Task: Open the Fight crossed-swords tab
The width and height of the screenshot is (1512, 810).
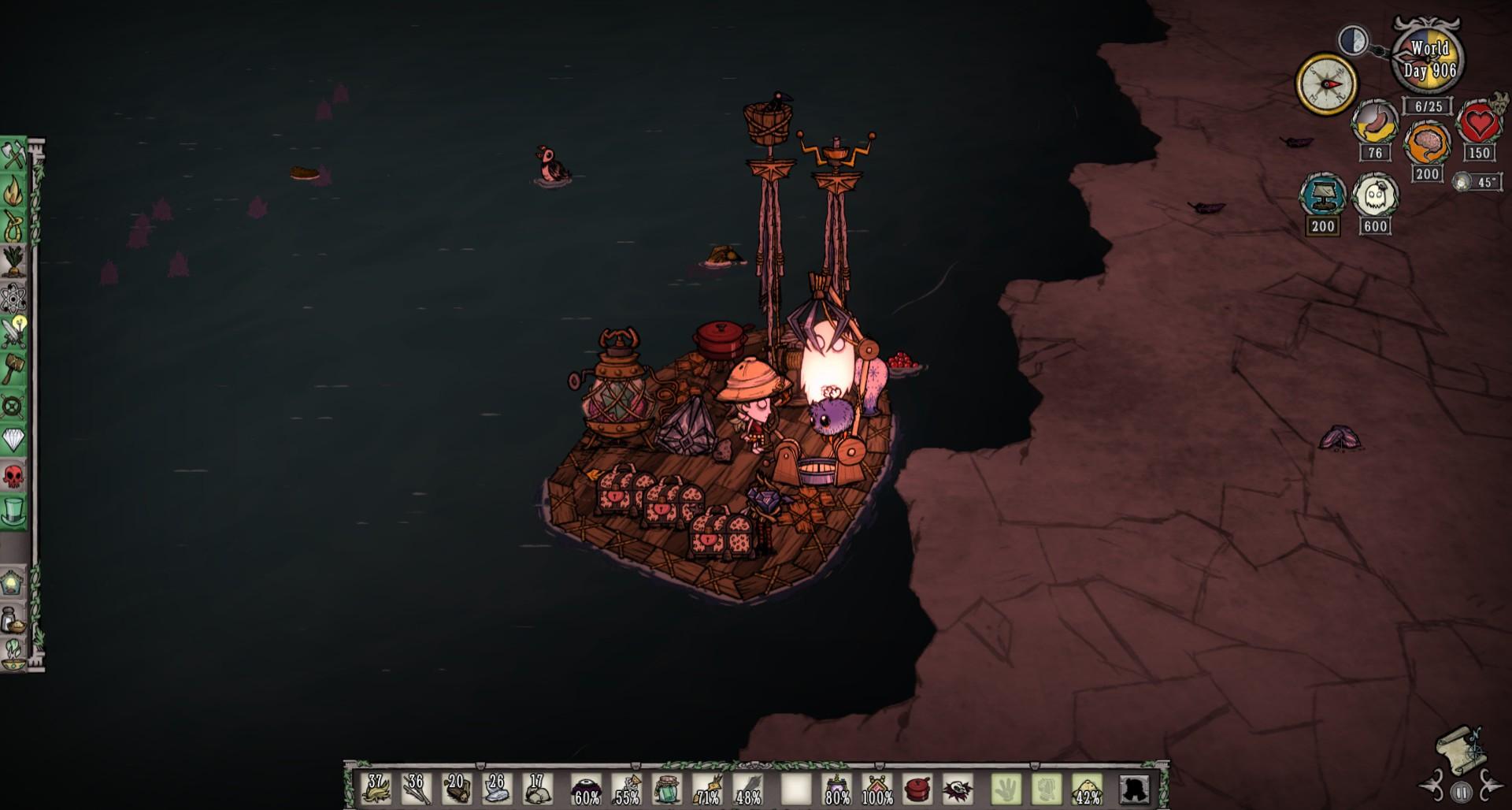Action: point(13,333)
